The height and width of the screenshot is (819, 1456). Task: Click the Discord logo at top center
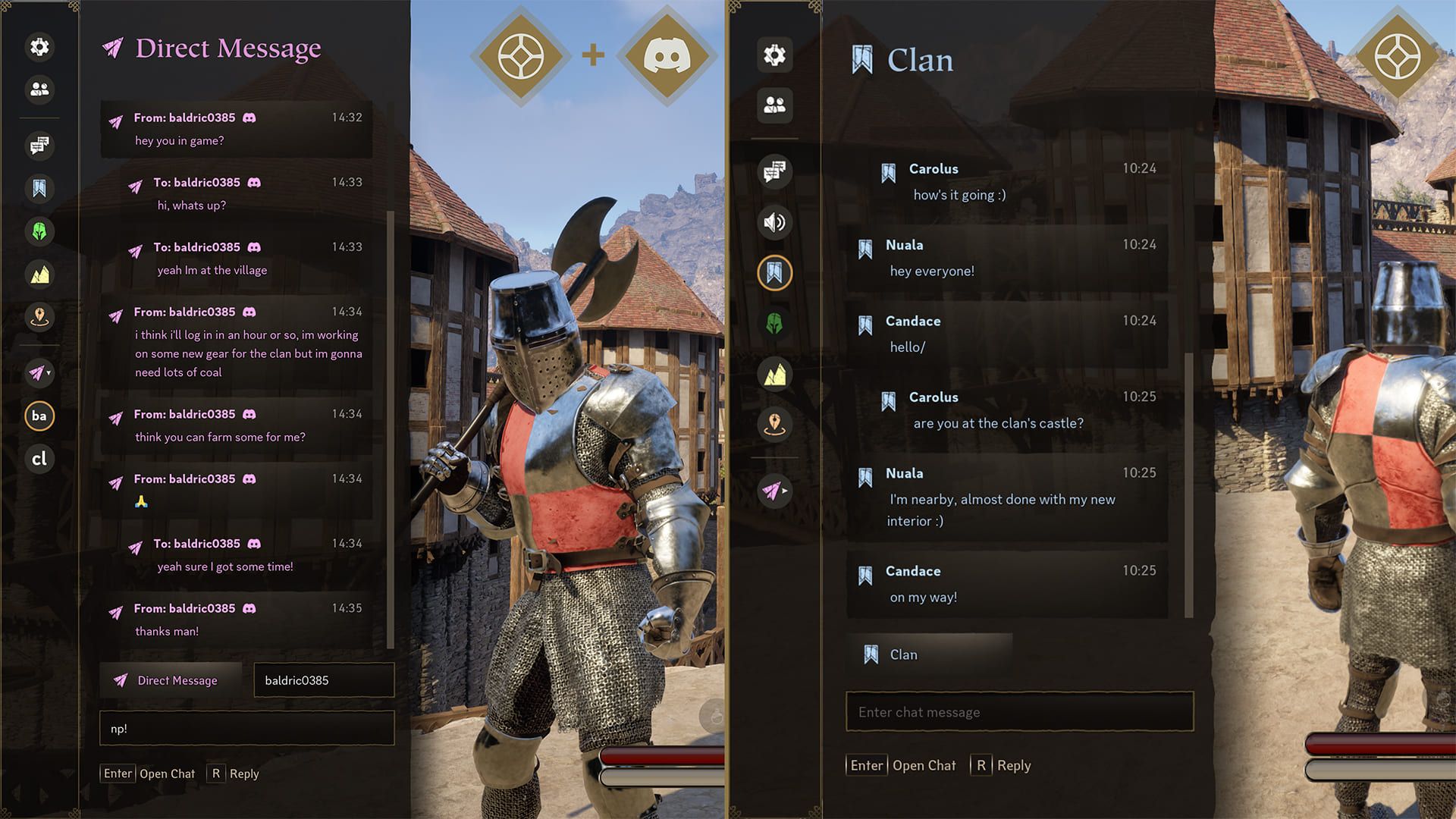665,54
